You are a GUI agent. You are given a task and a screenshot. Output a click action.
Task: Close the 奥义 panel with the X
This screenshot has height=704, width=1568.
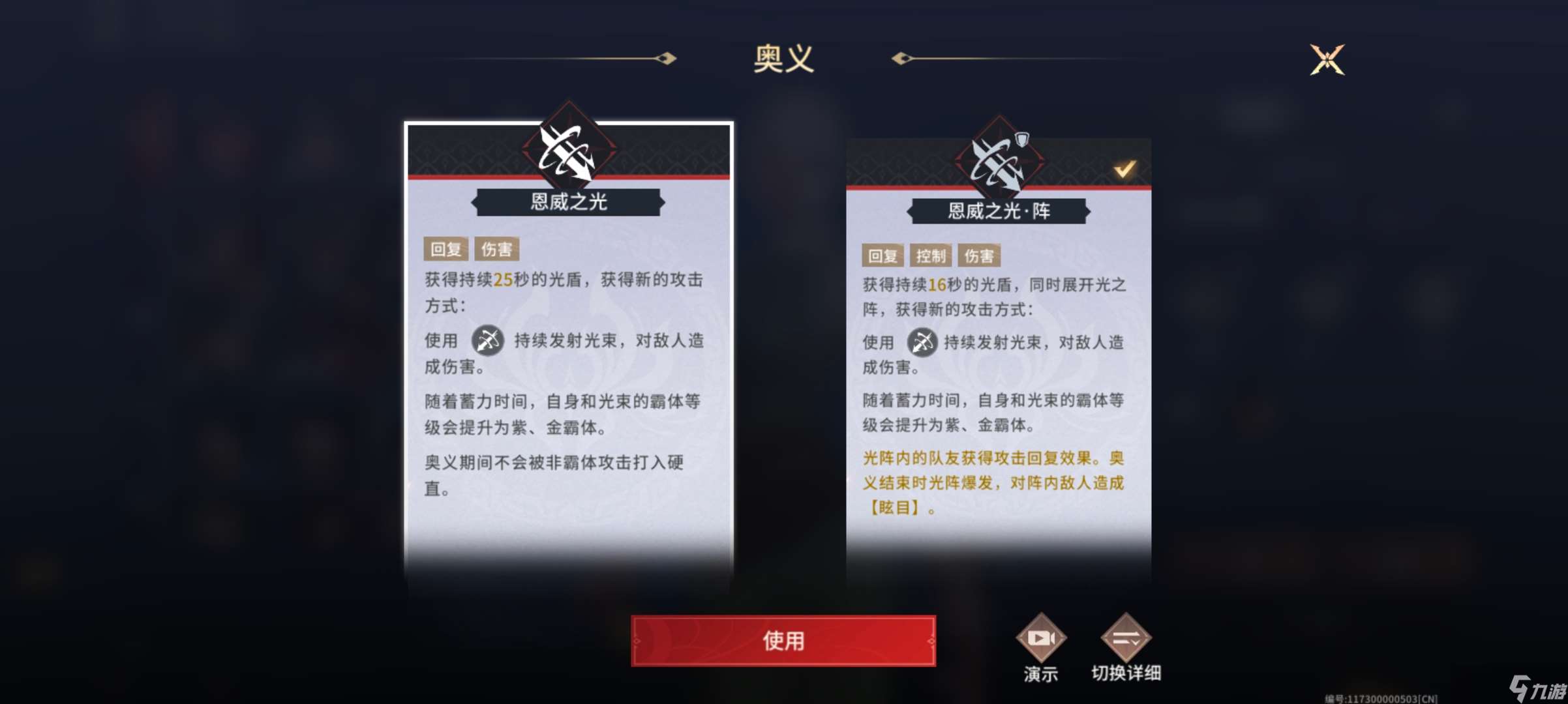click(x=1329, y=60)
